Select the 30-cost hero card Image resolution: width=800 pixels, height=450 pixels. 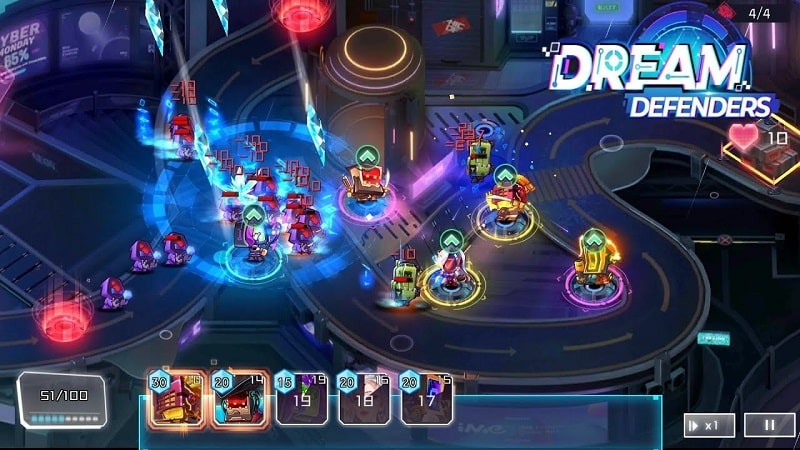pos(176,400)
